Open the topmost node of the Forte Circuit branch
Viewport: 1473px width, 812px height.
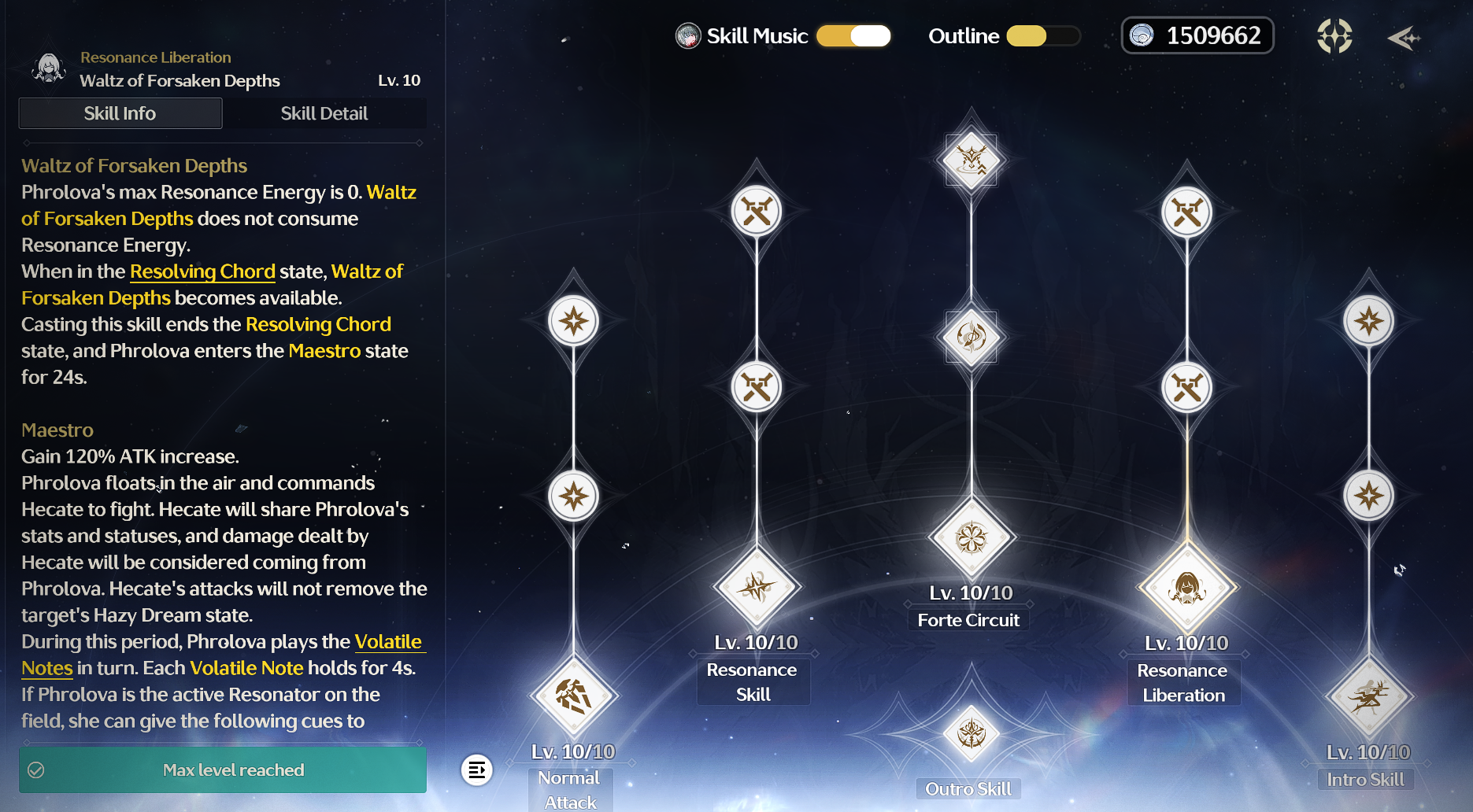point(970,160)
